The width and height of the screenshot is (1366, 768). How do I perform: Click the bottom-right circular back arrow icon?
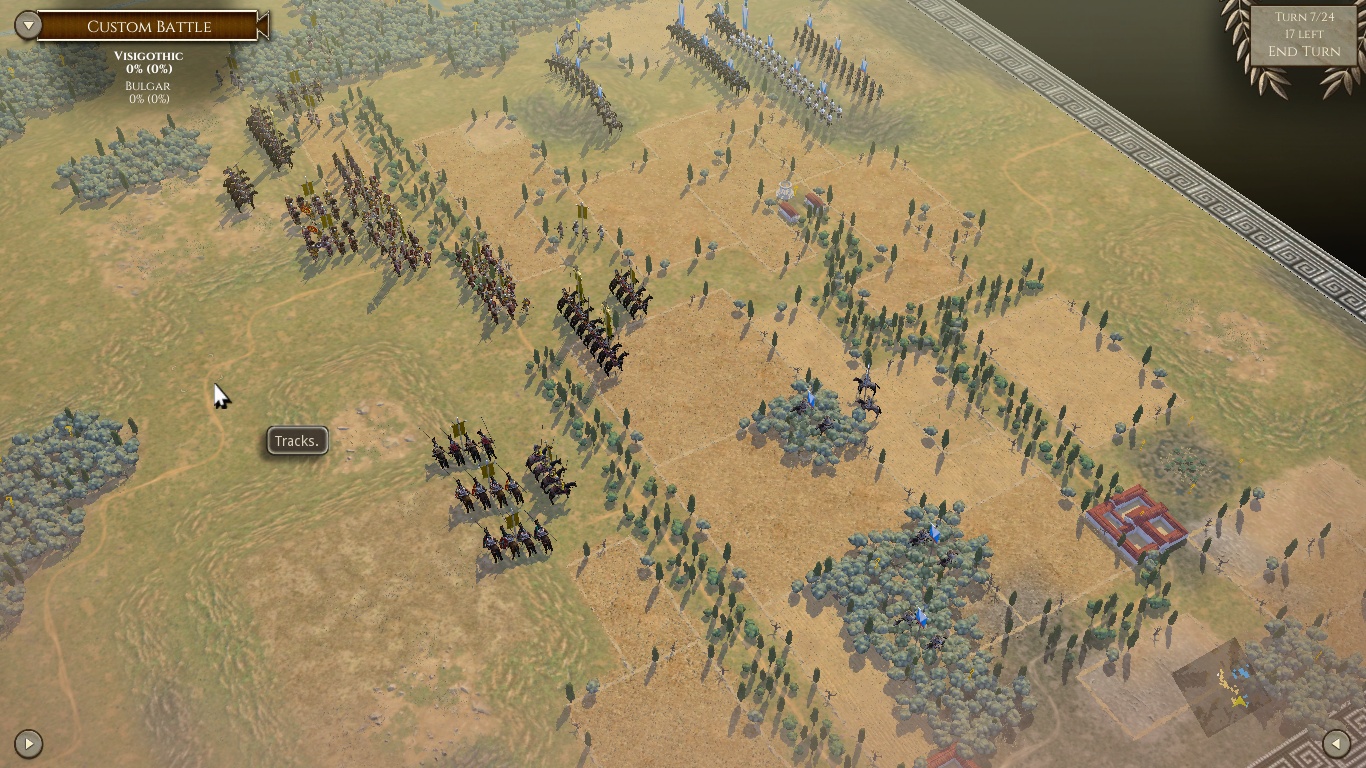click(x=1337, y=743)
